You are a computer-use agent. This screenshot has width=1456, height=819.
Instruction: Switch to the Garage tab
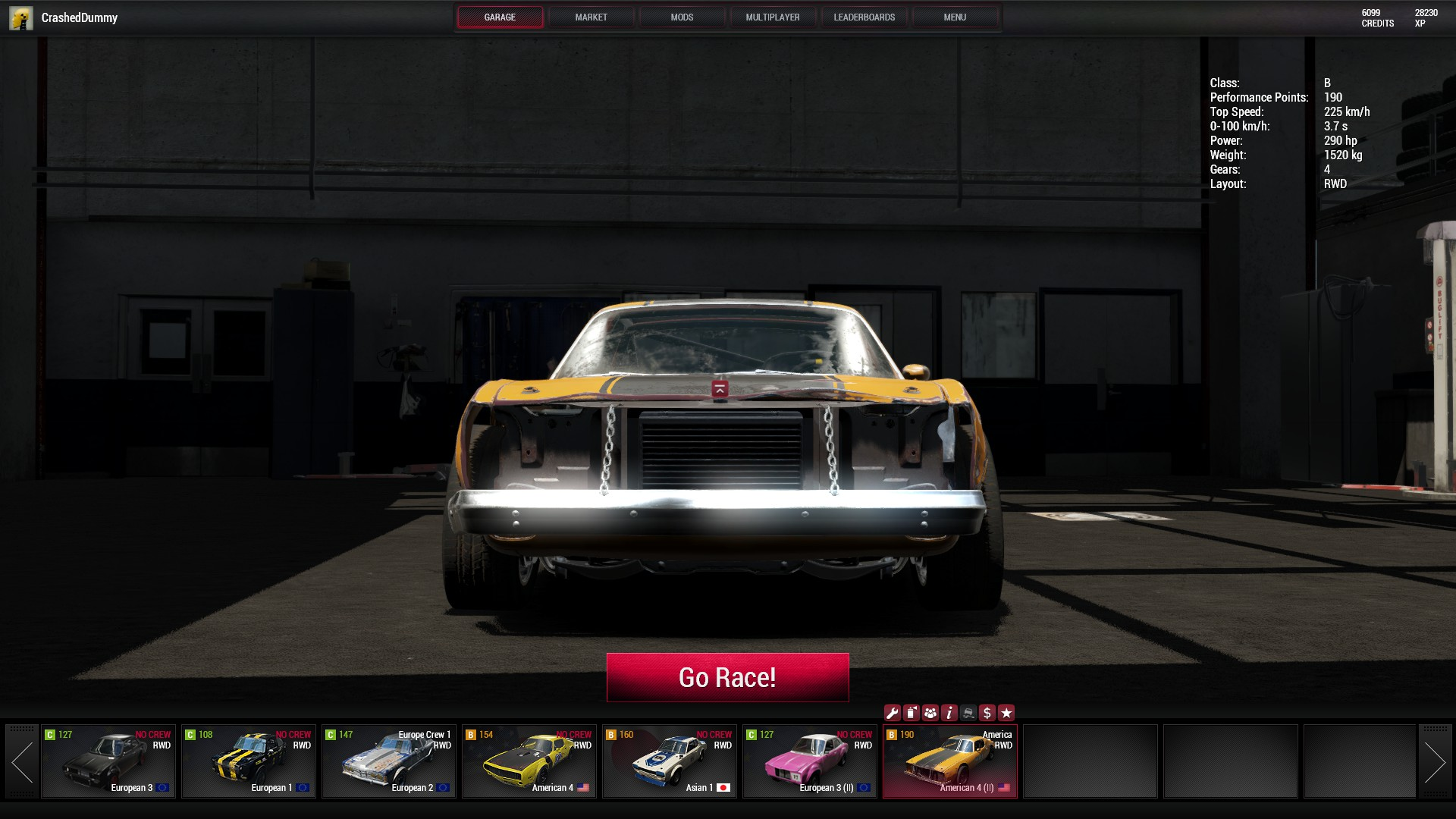point(500,17)
